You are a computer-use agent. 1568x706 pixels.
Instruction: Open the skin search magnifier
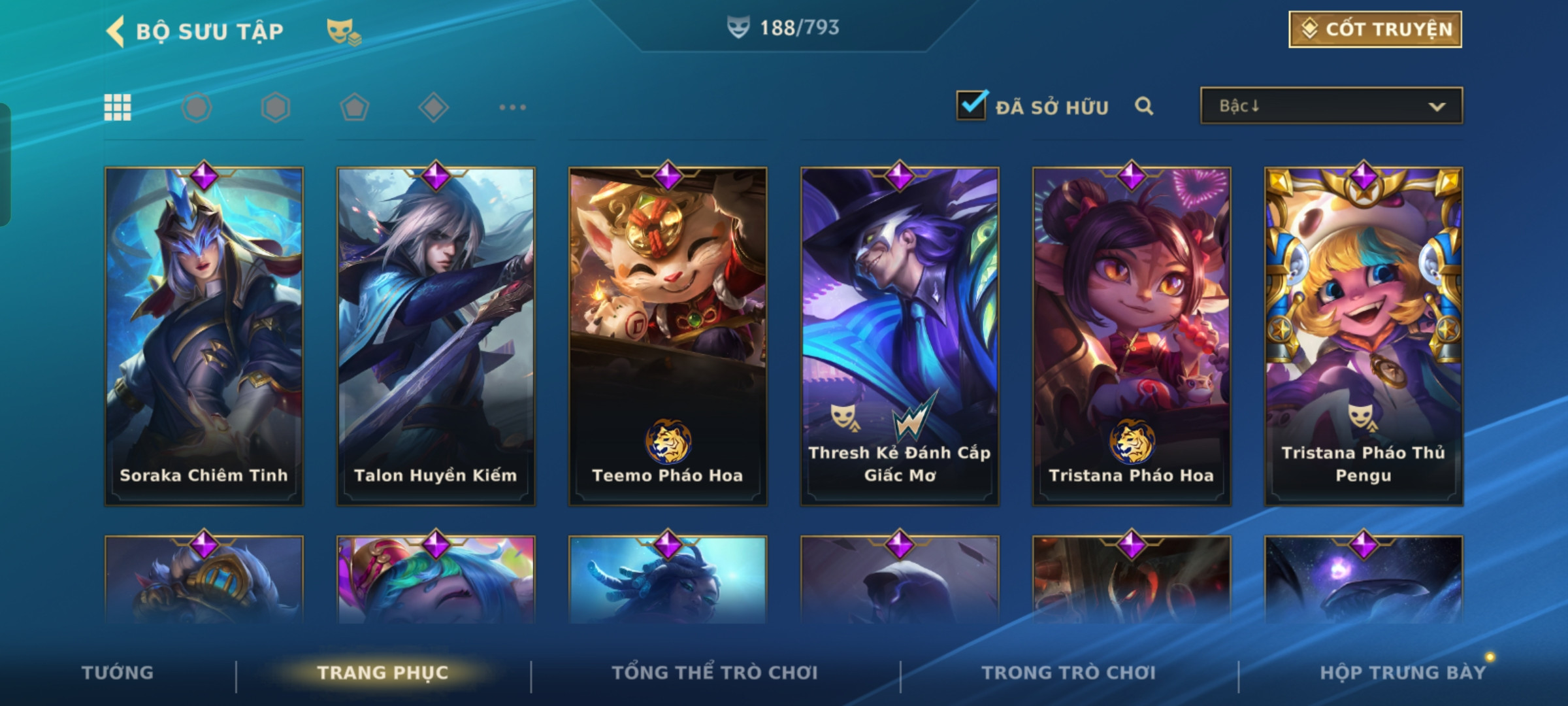pos(1143,106)
